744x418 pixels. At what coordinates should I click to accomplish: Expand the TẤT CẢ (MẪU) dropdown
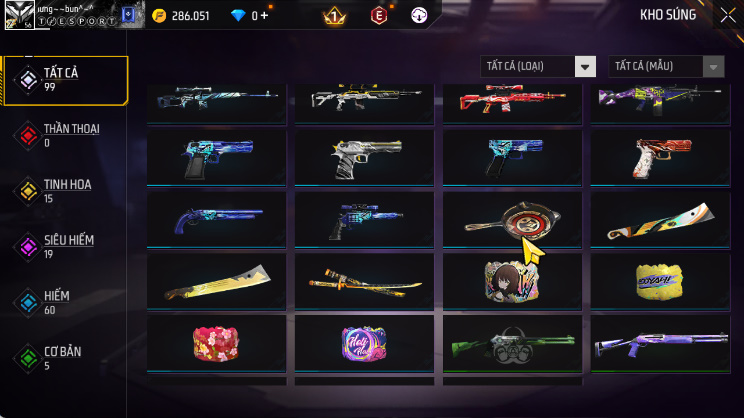[x=666, y=66]
